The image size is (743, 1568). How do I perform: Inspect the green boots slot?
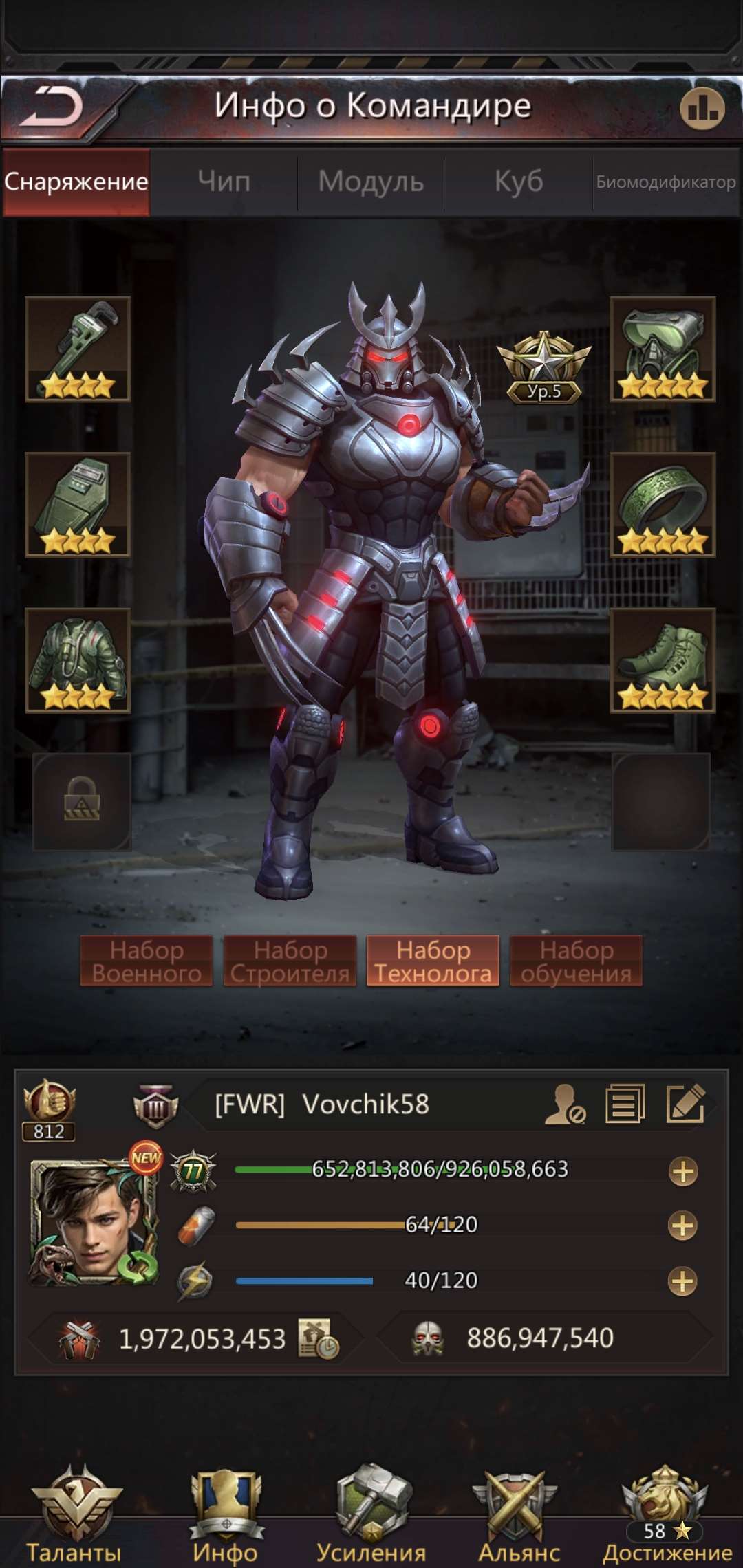pyautogui.click(x=663, y=660)
